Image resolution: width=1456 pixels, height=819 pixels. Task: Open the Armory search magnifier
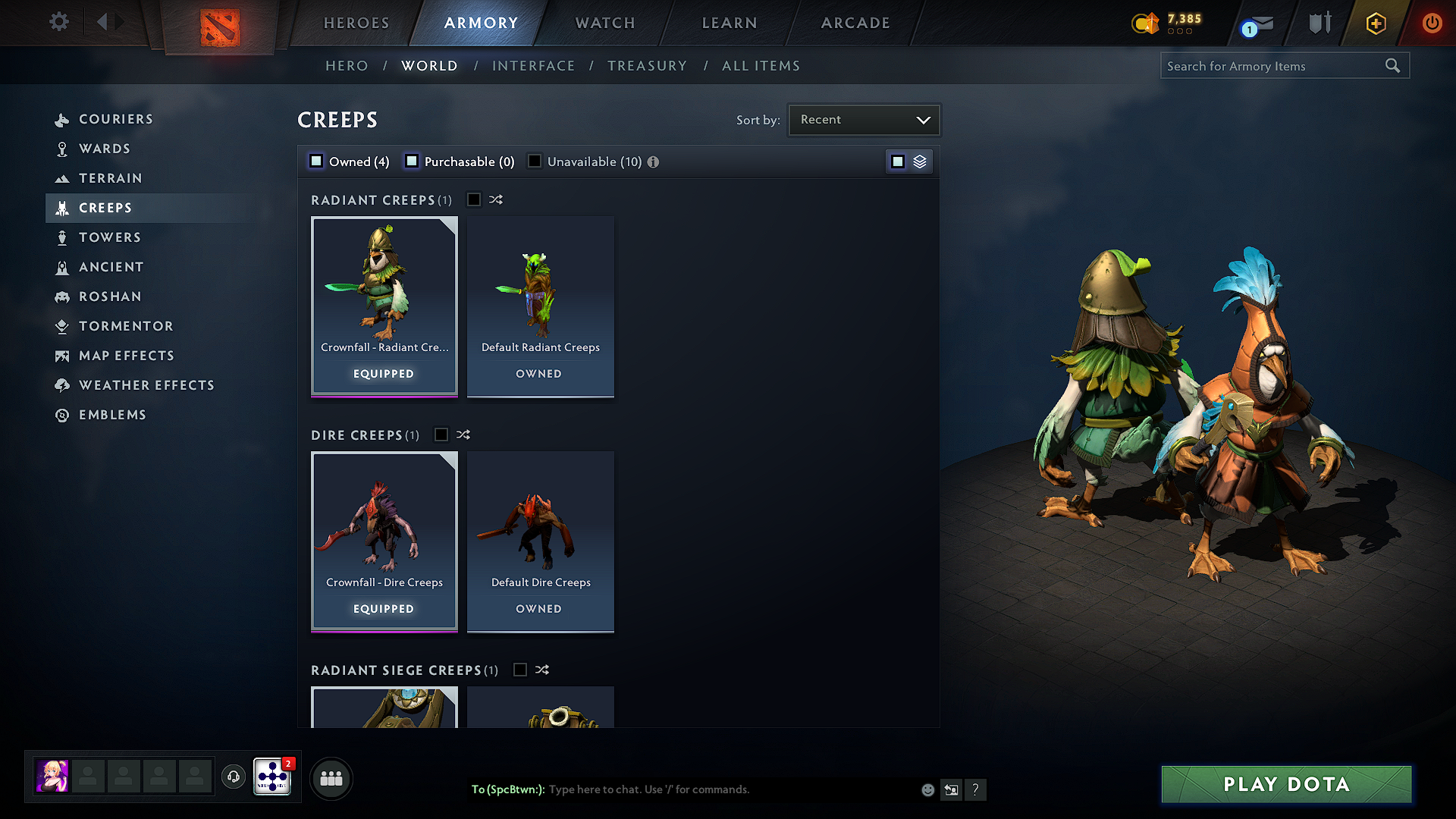click(x=1392, y=65)
